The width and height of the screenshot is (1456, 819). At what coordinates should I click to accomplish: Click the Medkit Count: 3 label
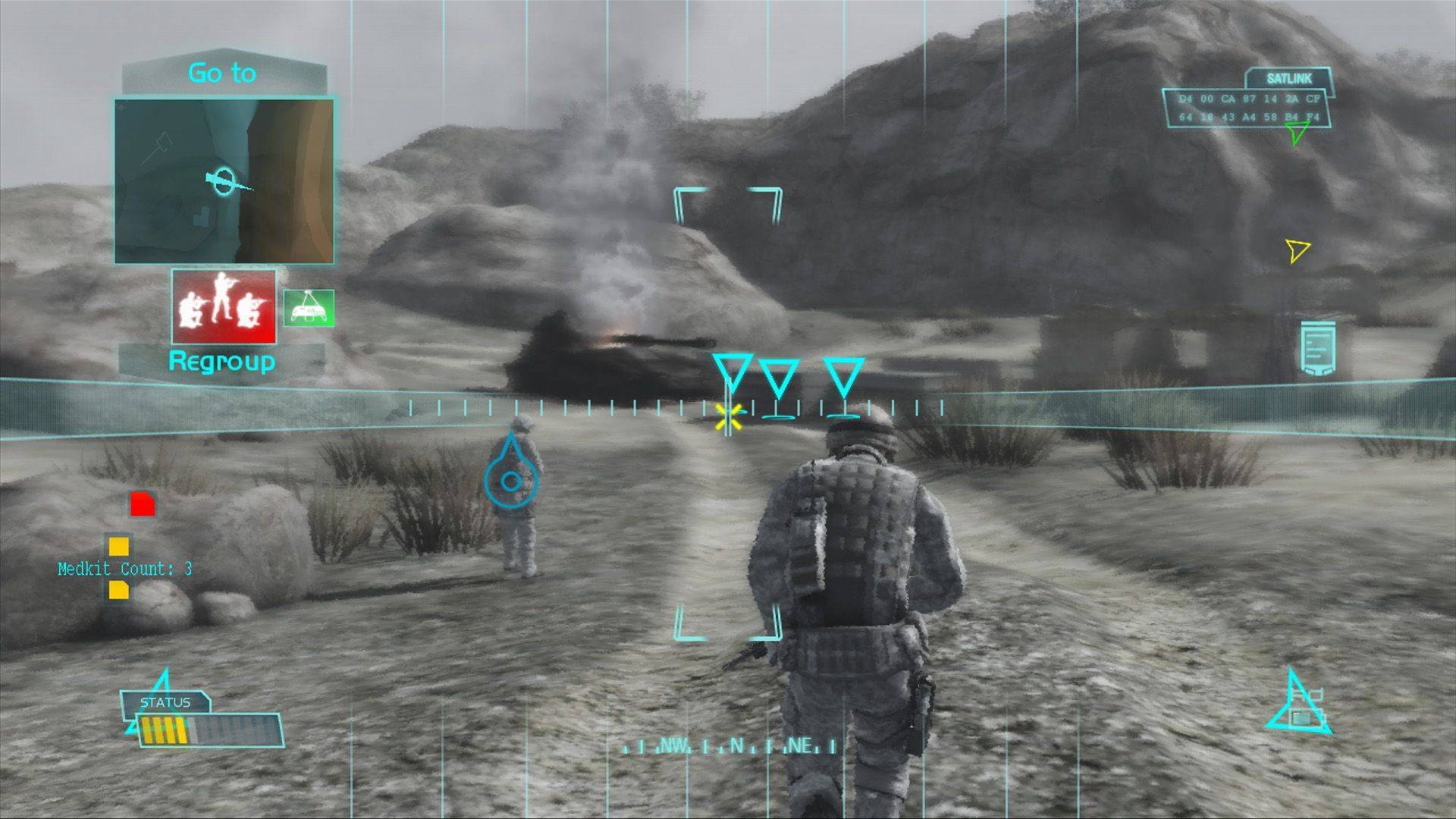click(x=124, y=568)
